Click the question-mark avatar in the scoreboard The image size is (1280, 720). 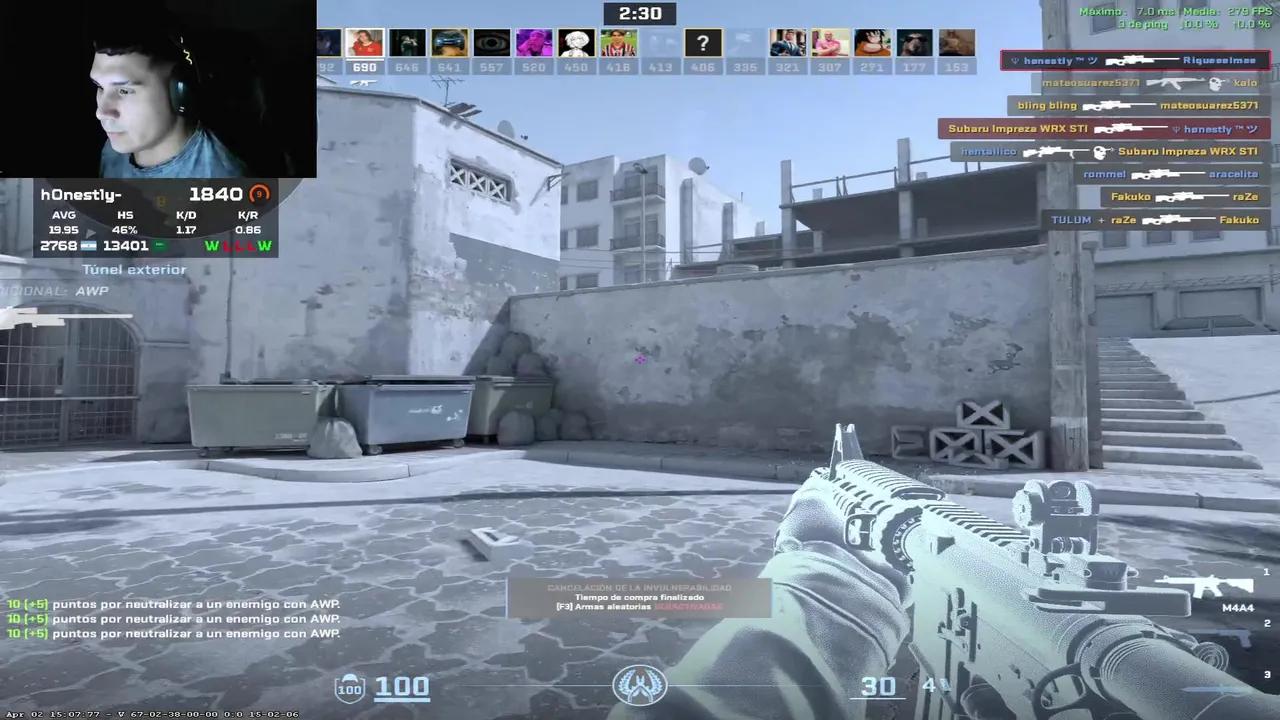click(x=703, y=42)
